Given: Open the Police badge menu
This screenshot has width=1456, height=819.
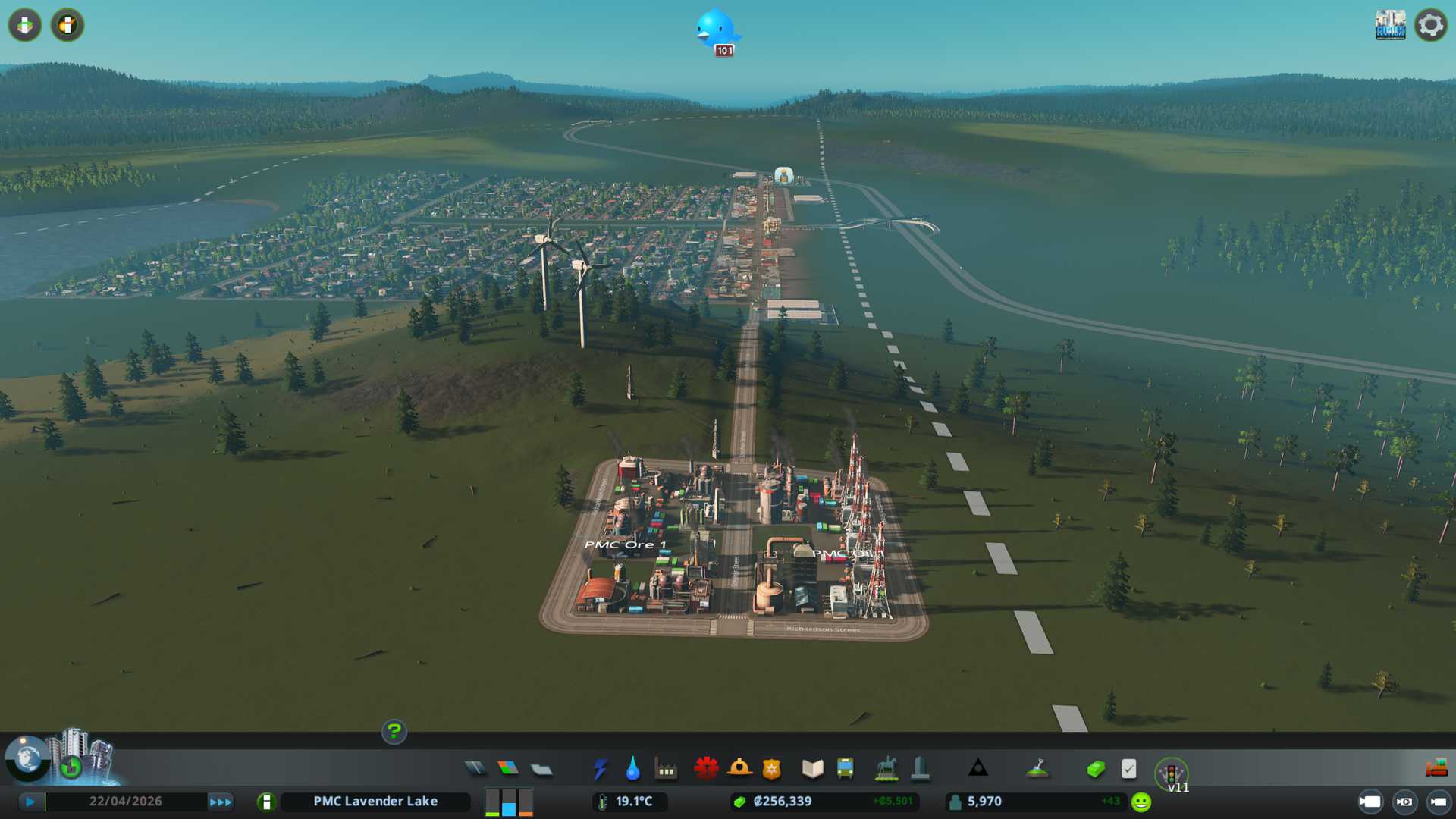Looking at the screenshot, I should tap(771, 769).
